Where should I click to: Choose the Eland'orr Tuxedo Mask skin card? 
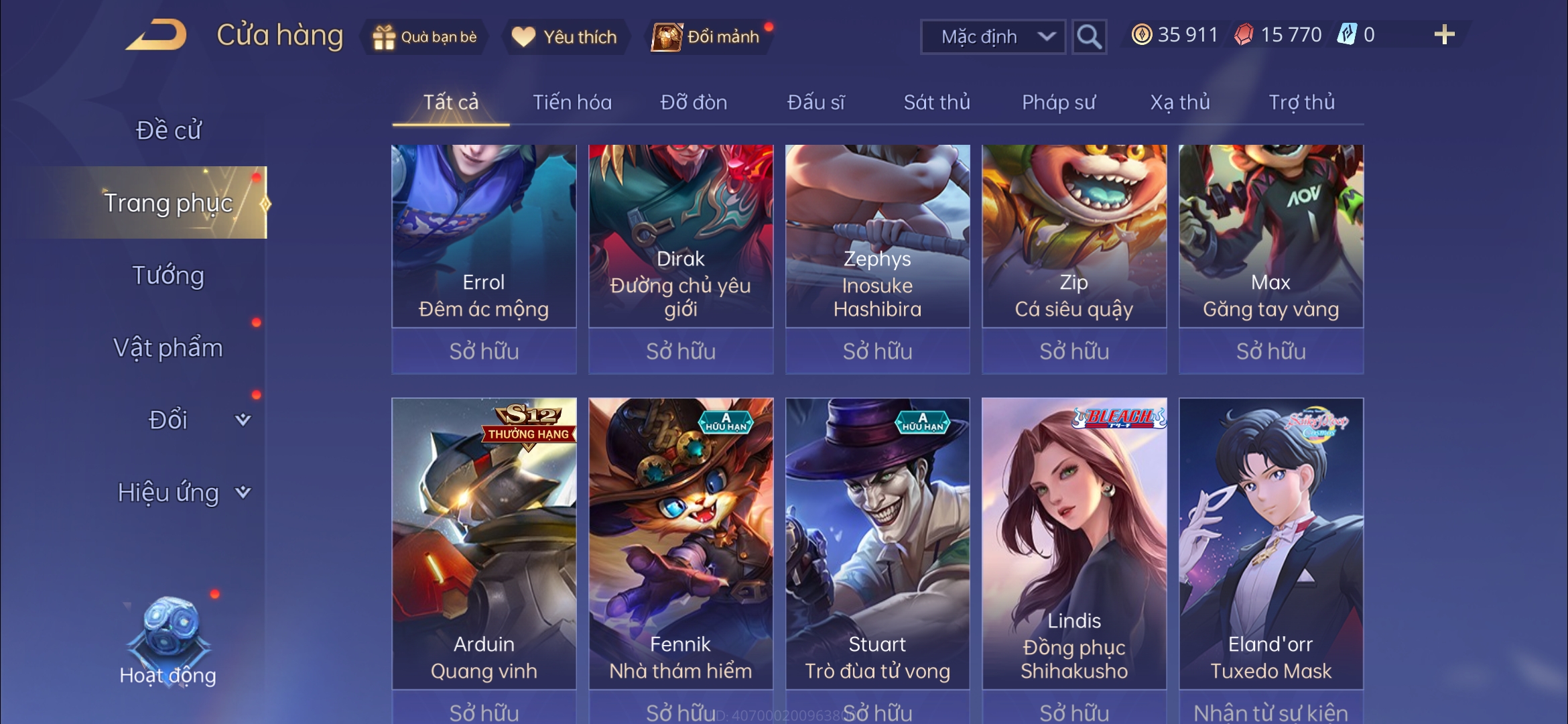point(1270,543)
